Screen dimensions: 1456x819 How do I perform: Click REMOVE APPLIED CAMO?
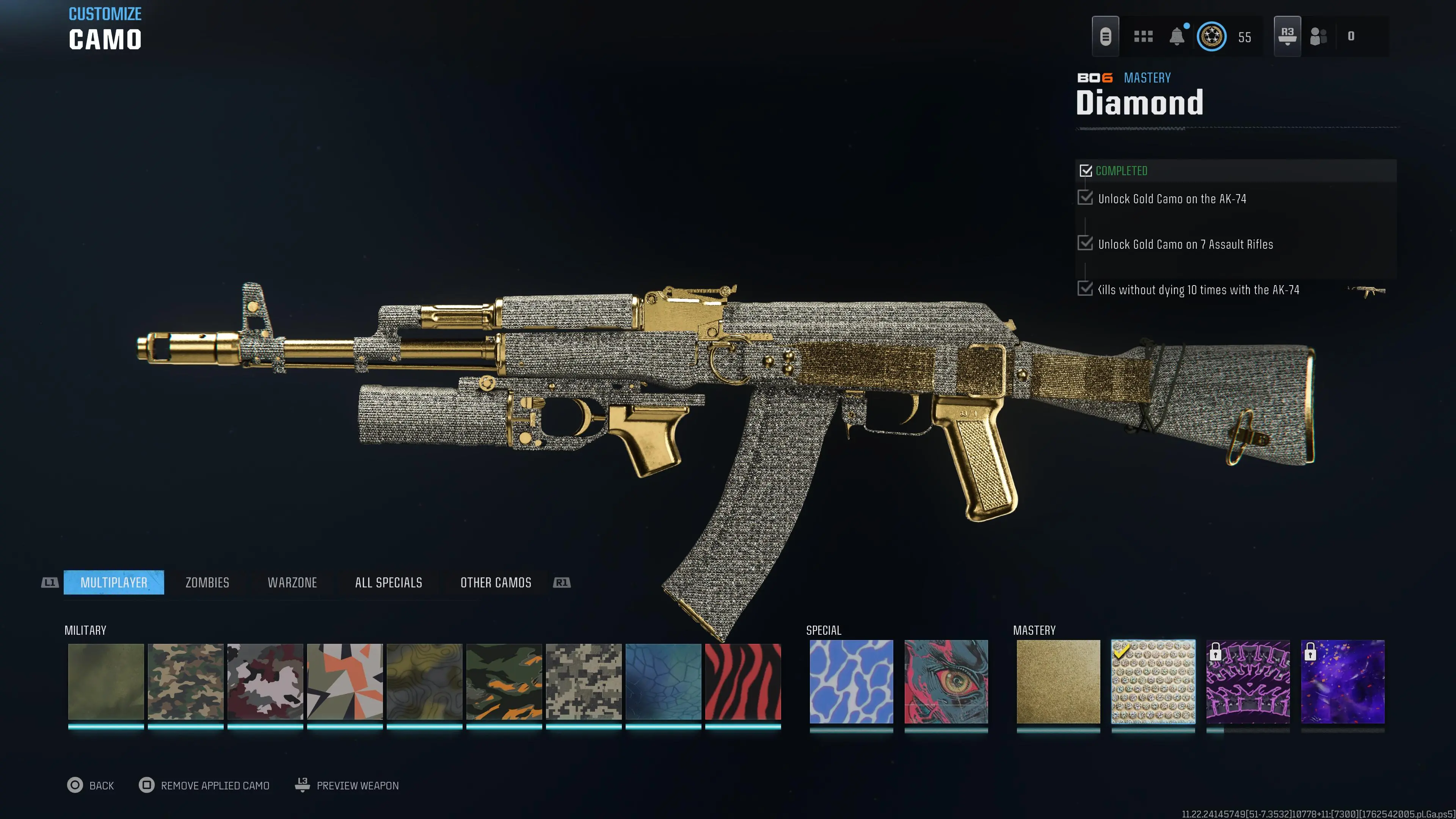click(x=204, y=785)
